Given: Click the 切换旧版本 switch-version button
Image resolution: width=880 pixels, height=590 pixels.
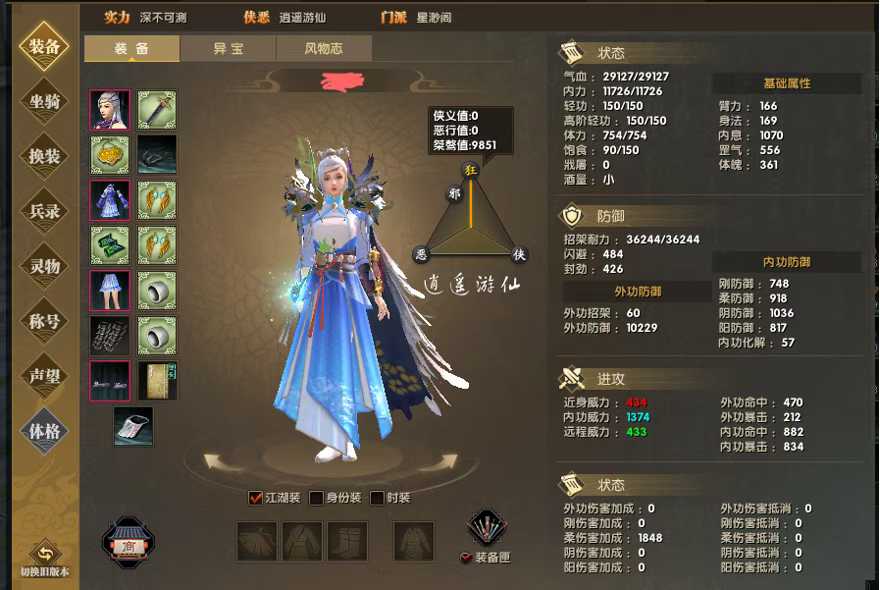Looking at the screenshot, I should click(44, 557).
